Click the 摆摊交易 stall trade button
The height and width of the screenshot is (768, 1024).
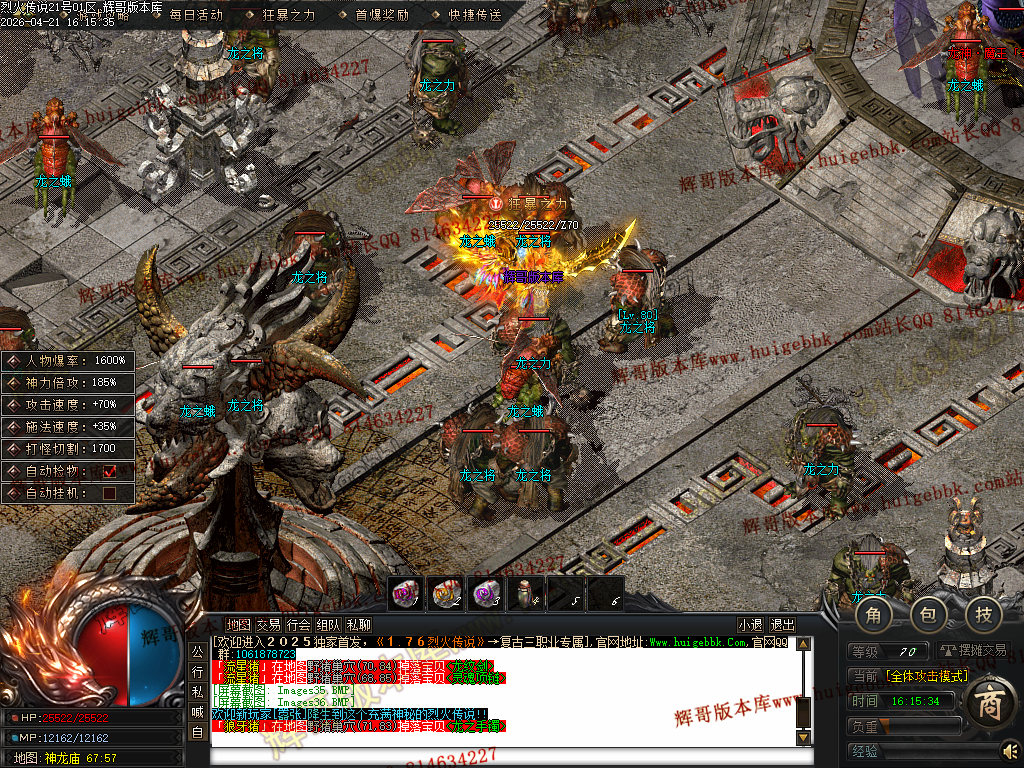coord(973,651)
